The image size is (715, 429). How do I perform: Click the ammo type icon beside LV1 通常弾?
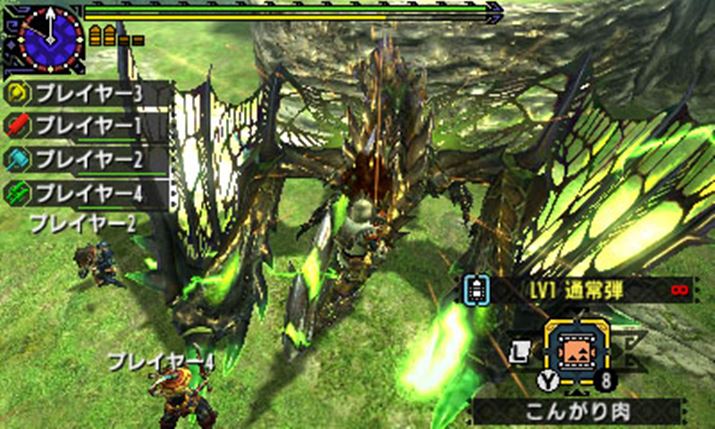(x=477, y=292)
